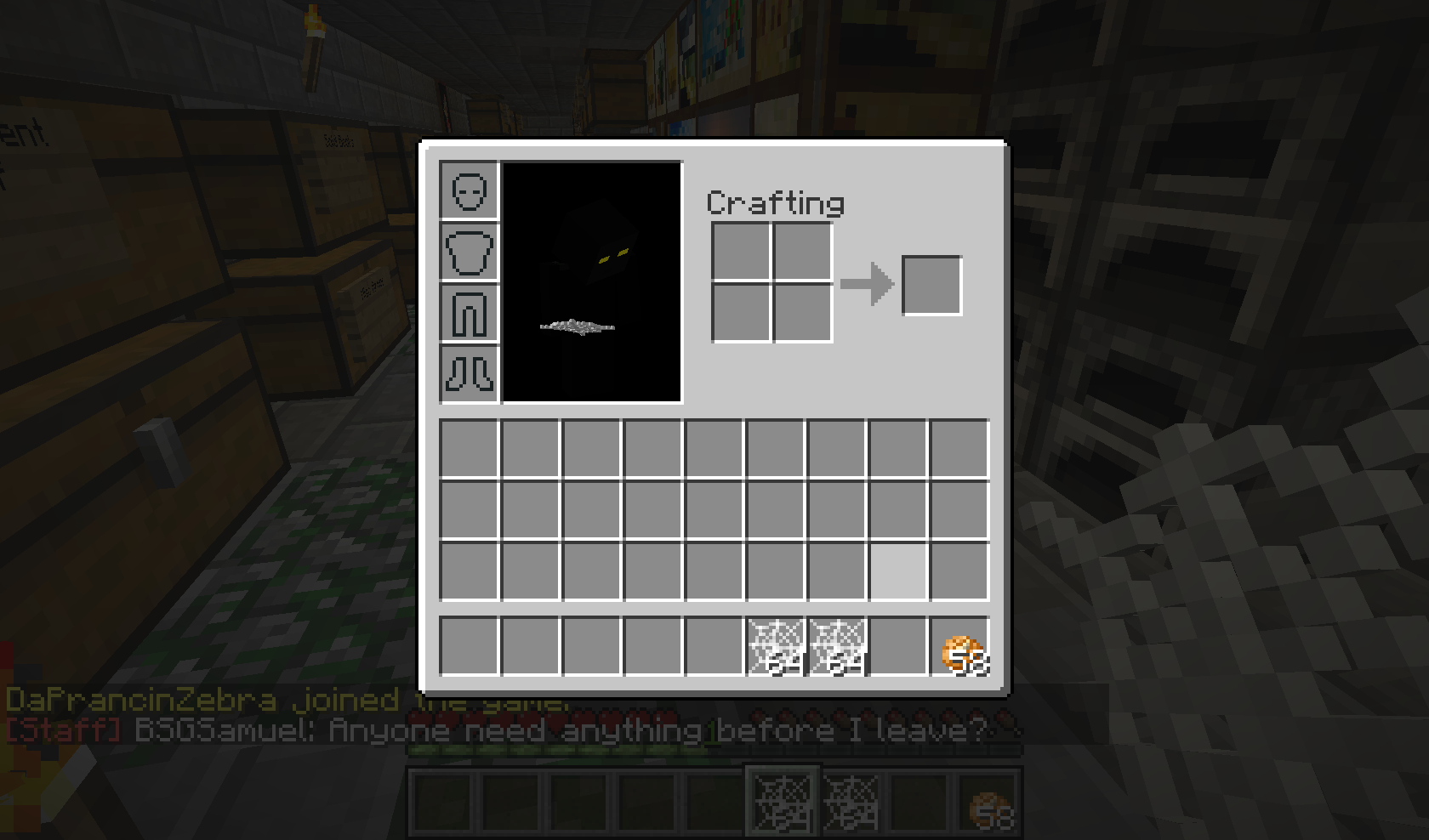The image size is (1429, 840).
Task: Select the leggings armor slot icon
Action: 468,314
